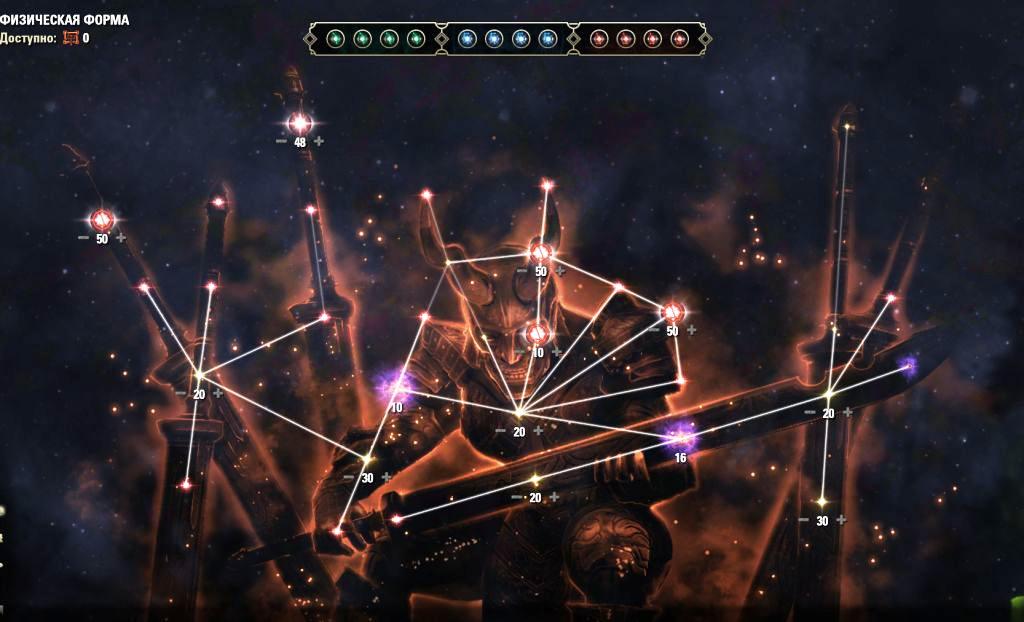Click the minus beside the red 10-point star

(521, 352)
